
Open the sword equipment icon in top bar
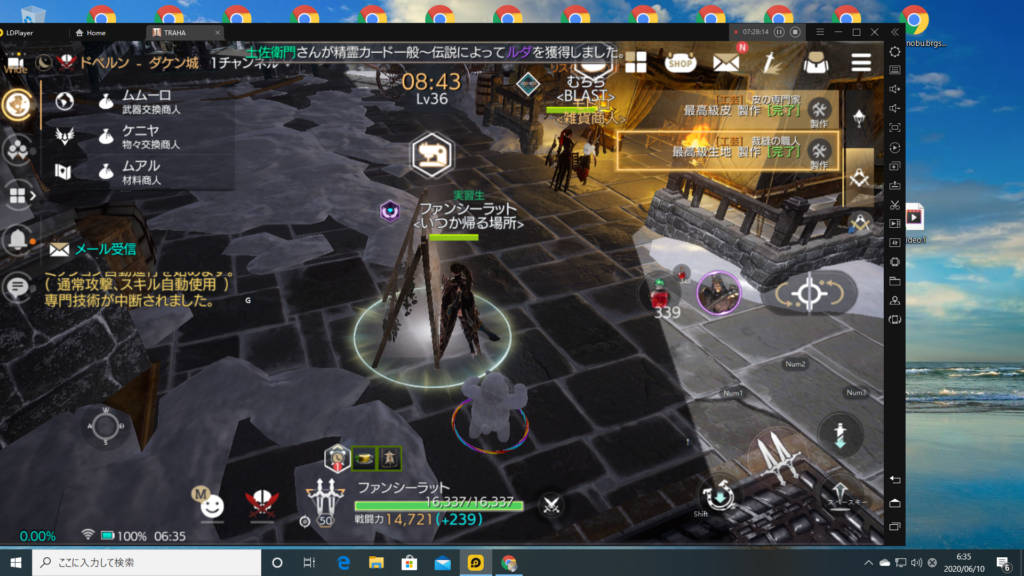(x=771, y=62)
